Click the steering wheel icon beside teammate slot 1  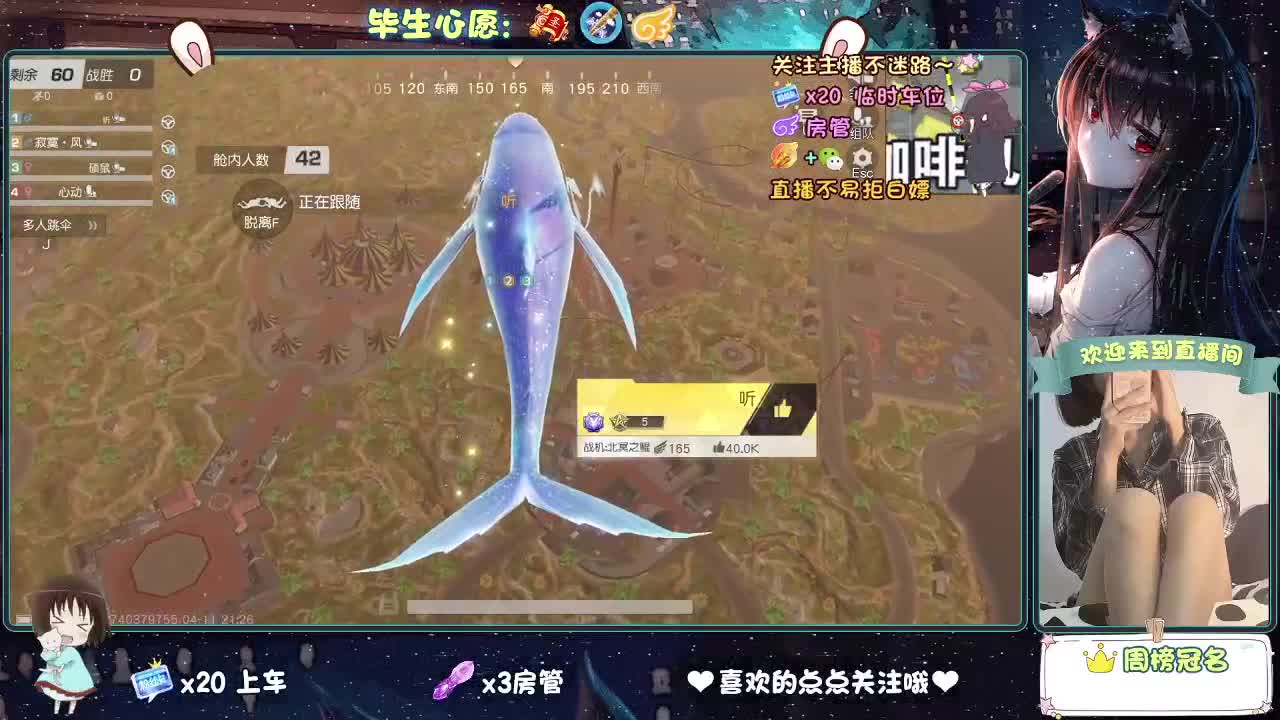[168, 122]
